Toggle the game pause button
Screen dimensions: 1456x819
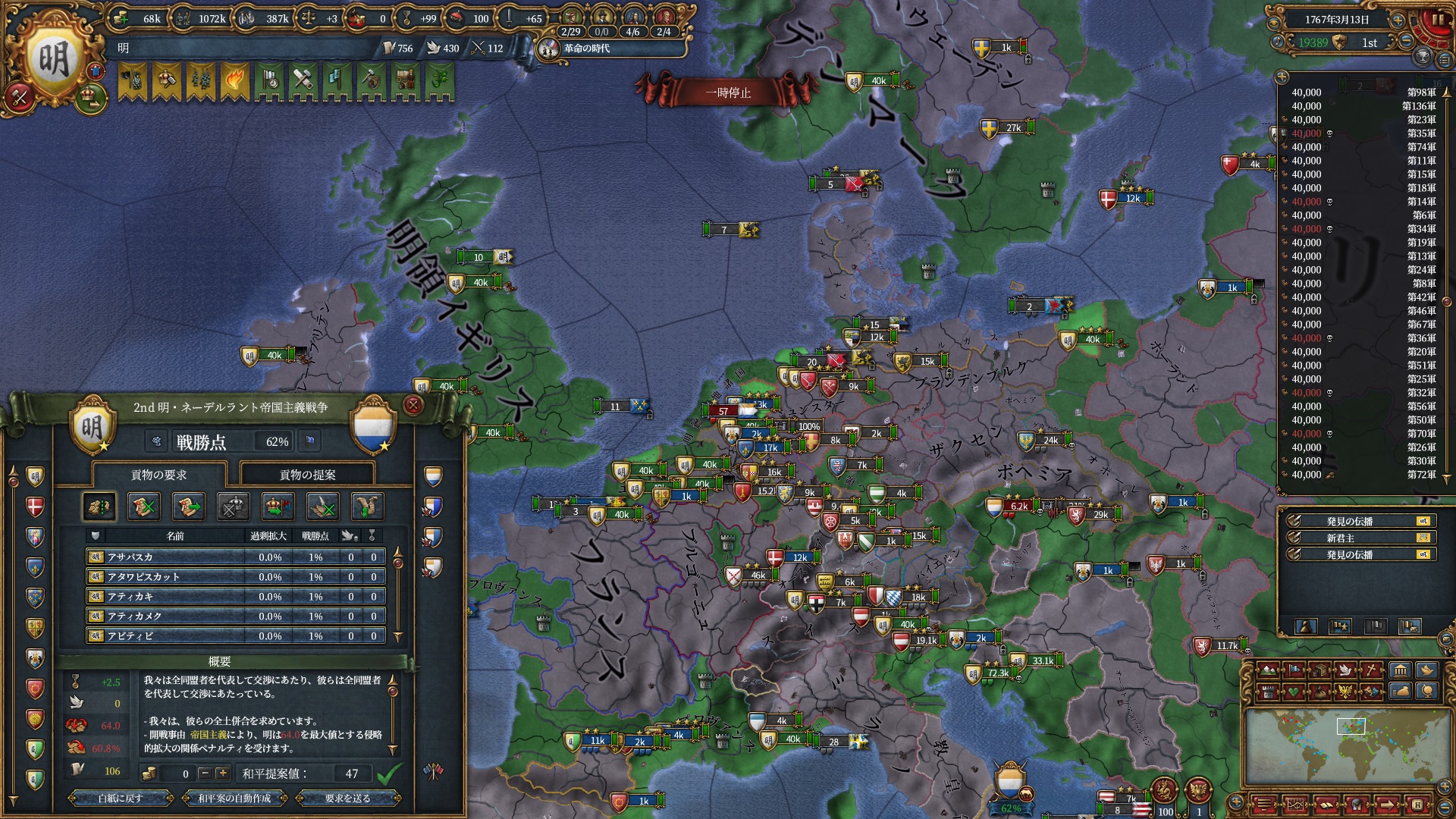click(1437, 20)
